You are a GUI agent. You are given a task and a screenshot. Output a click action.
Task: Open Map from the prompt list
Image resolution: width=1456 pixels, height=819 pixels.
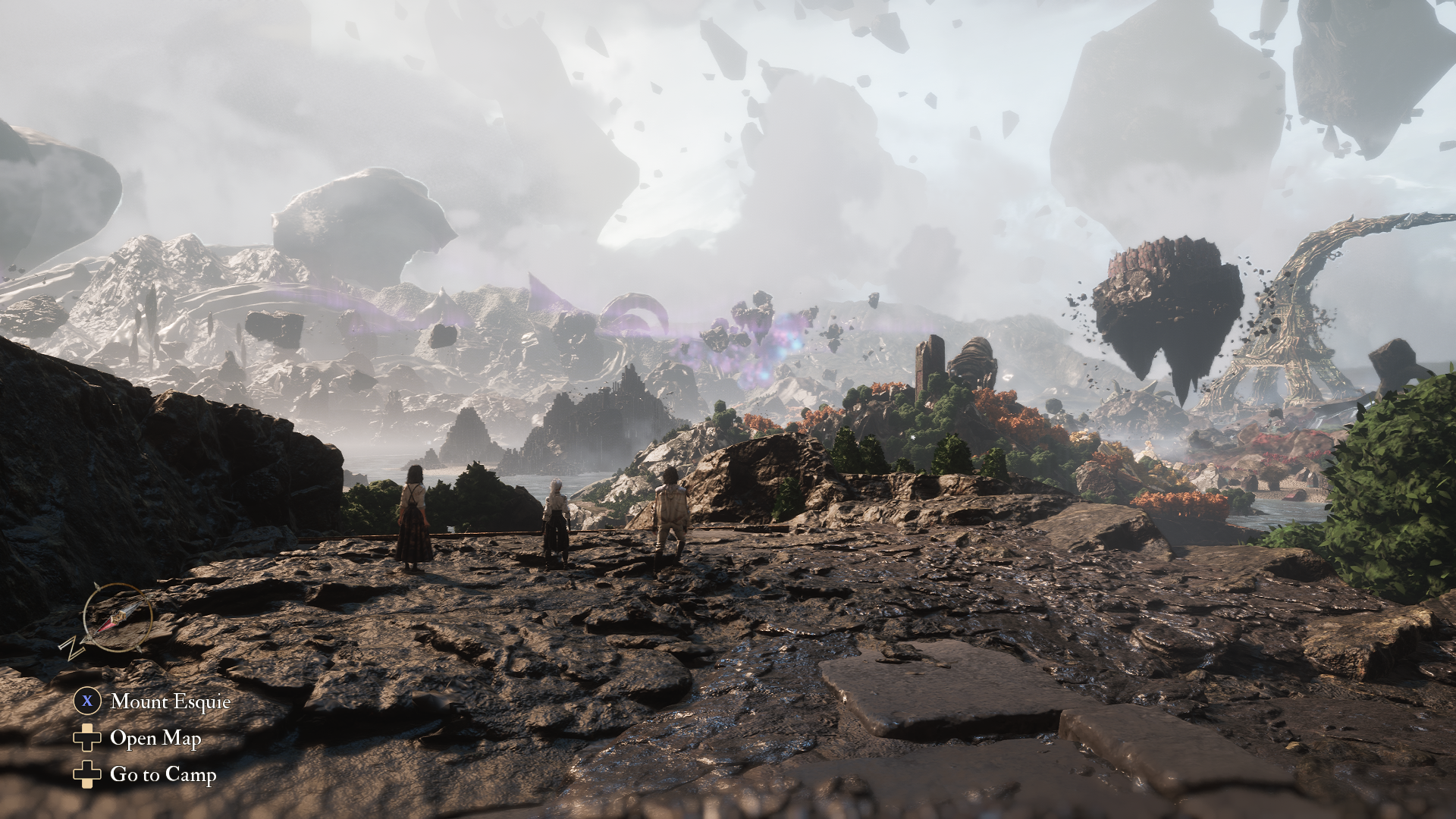pos(155,738)
